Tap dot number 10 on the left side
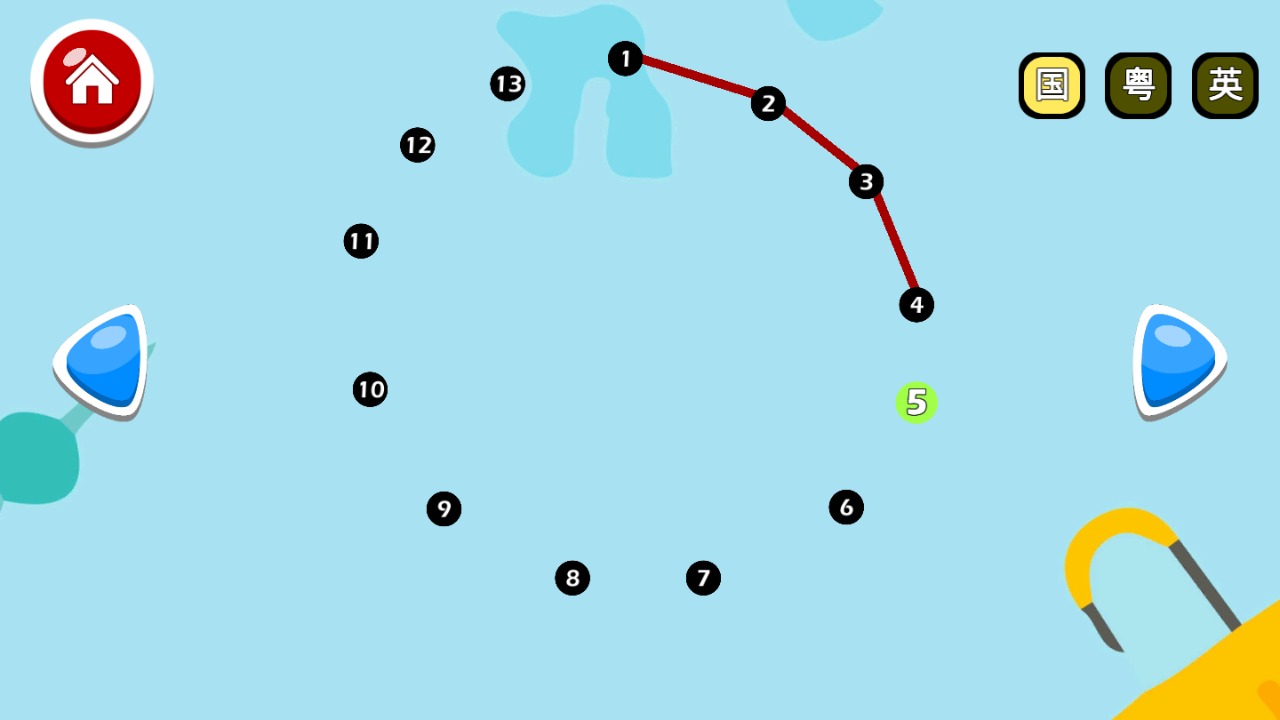This screenshot has width=1280, height=720. (x=370, y=389)
